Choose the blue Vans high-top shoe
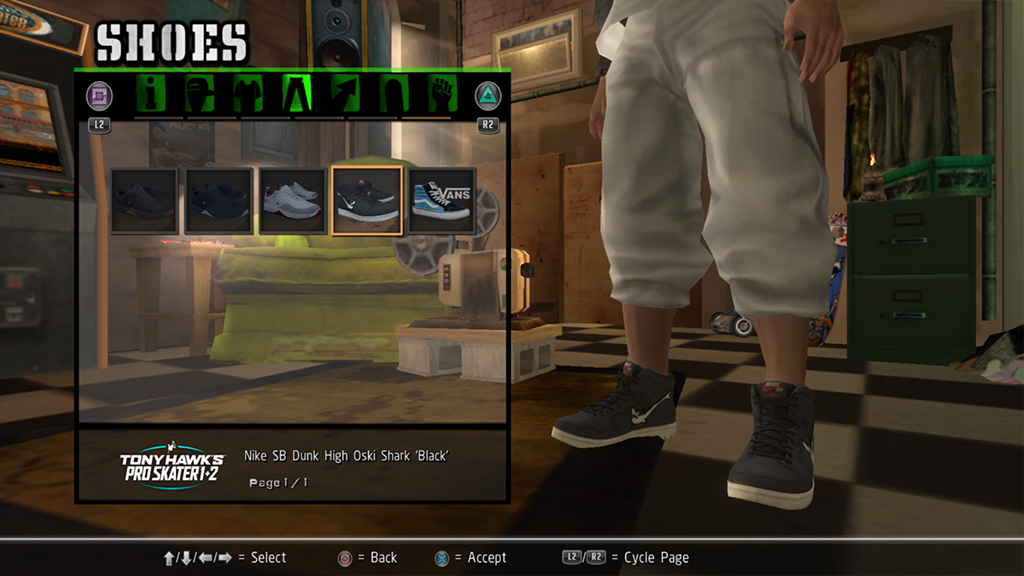 pyautogui.click(x=441, y=200)
